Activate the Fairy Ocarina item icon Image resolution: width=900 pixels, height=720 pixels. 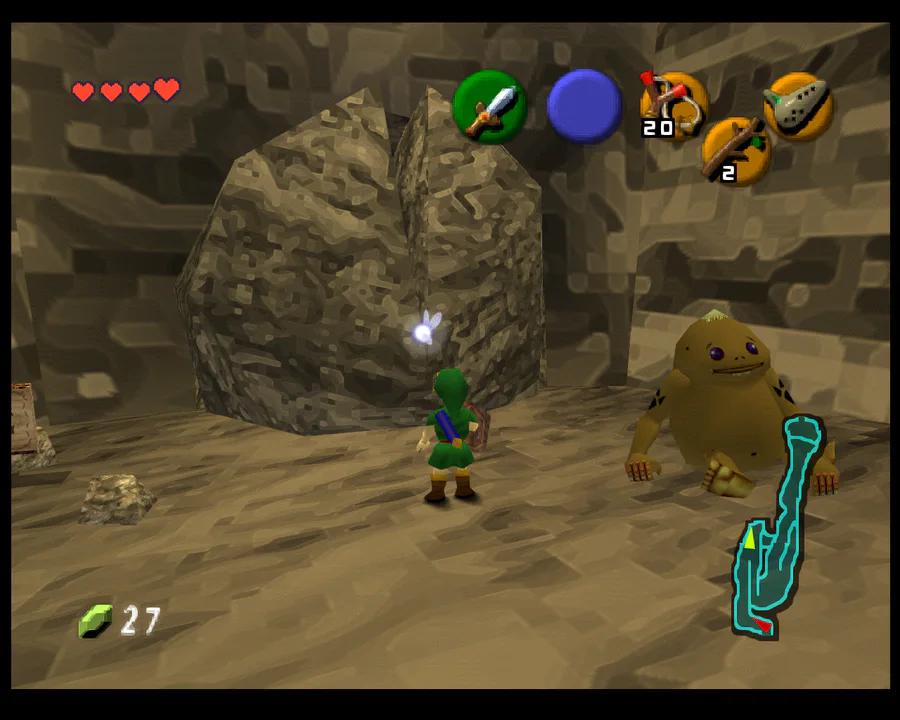(x=798, y=104)
